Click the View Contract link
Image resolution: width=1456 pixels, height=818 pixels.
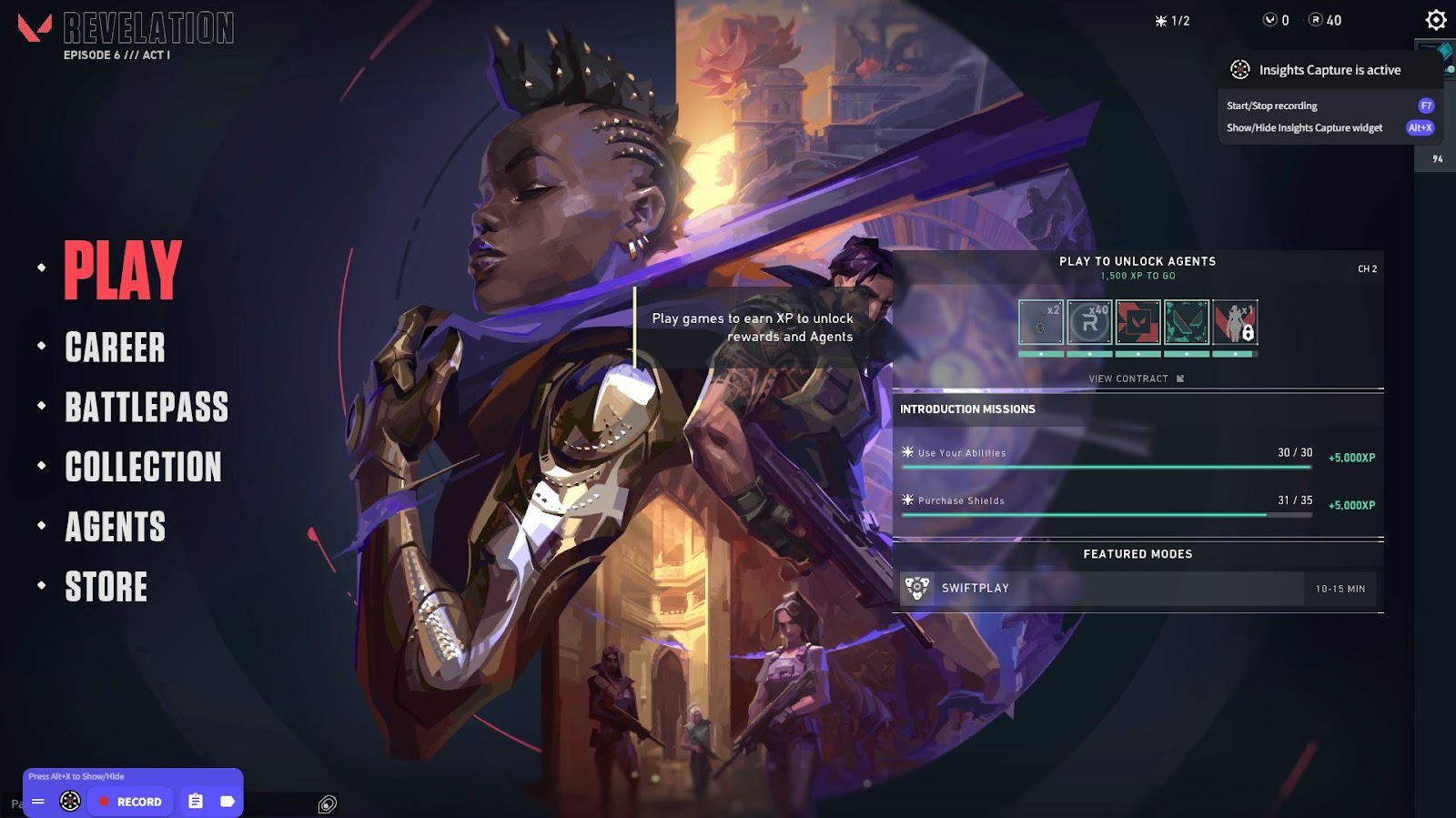pos(1136,379)
